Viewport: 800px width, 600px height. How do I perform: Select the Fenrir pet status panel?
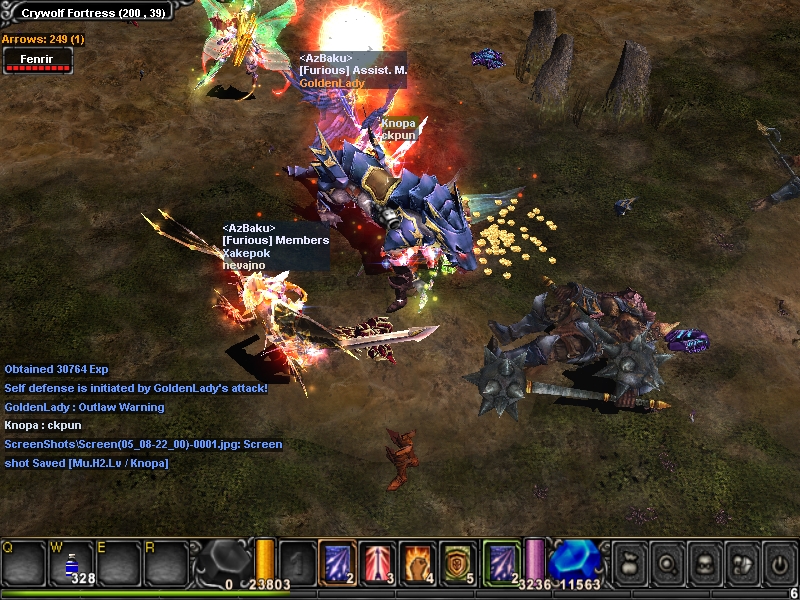[37, 60]
